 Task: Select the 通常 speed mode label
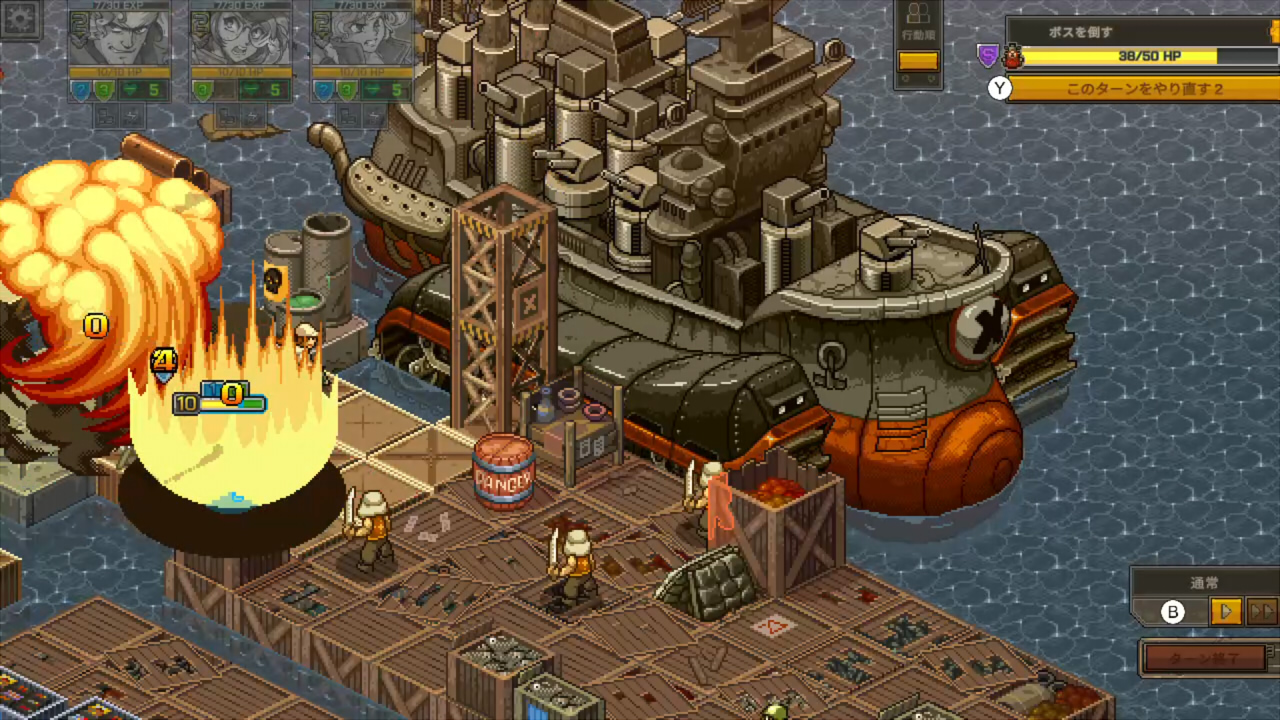(1205, 582)
